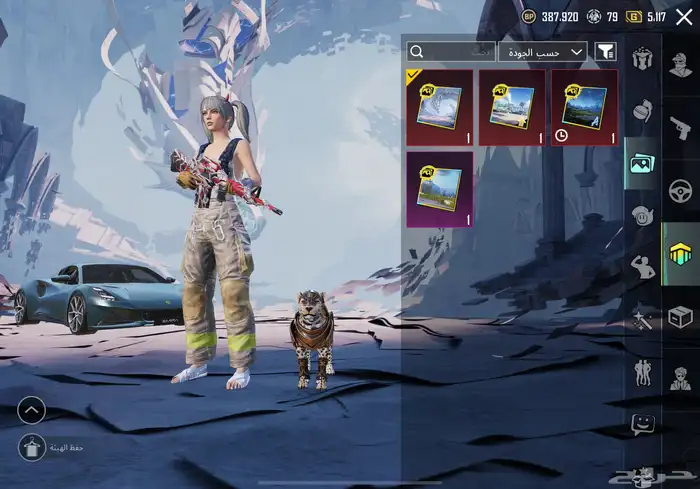Open the sort-by-quality dropdown

(543, 51)
